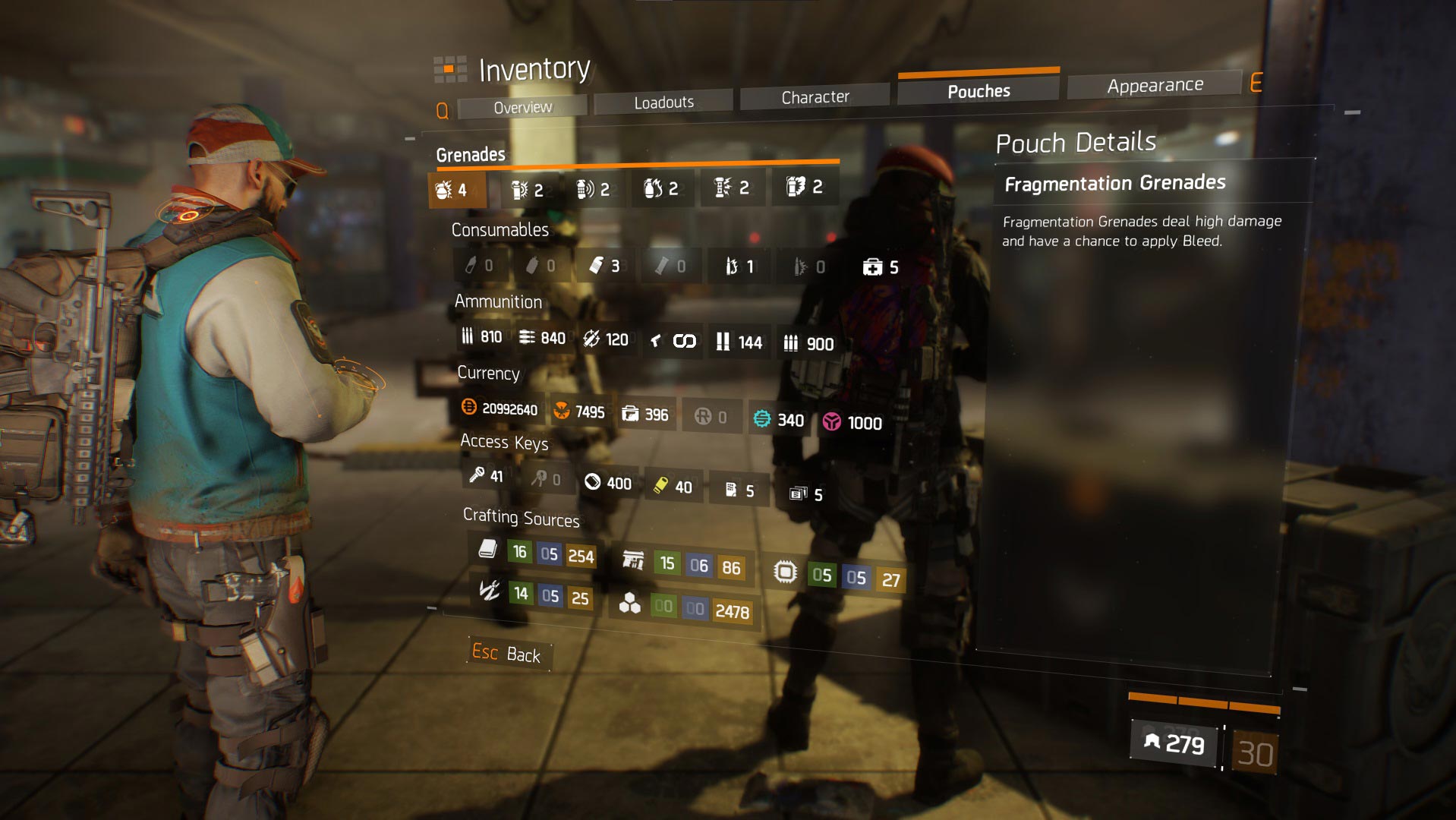Select the consumable slot showing 3
The image size is (1456, 820).
click(605, 266)
